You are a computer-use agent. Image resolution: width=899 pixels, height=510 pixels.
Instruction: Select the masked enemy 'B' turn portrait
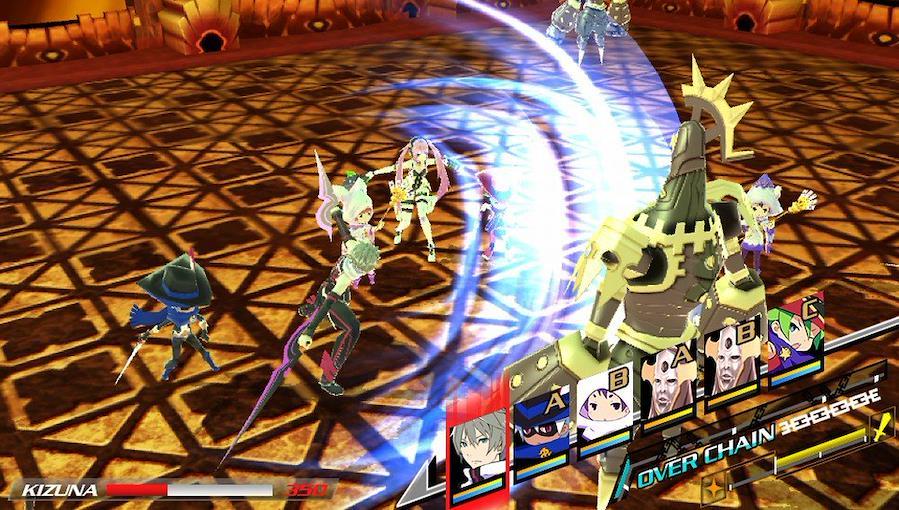[x=732, y=368]
